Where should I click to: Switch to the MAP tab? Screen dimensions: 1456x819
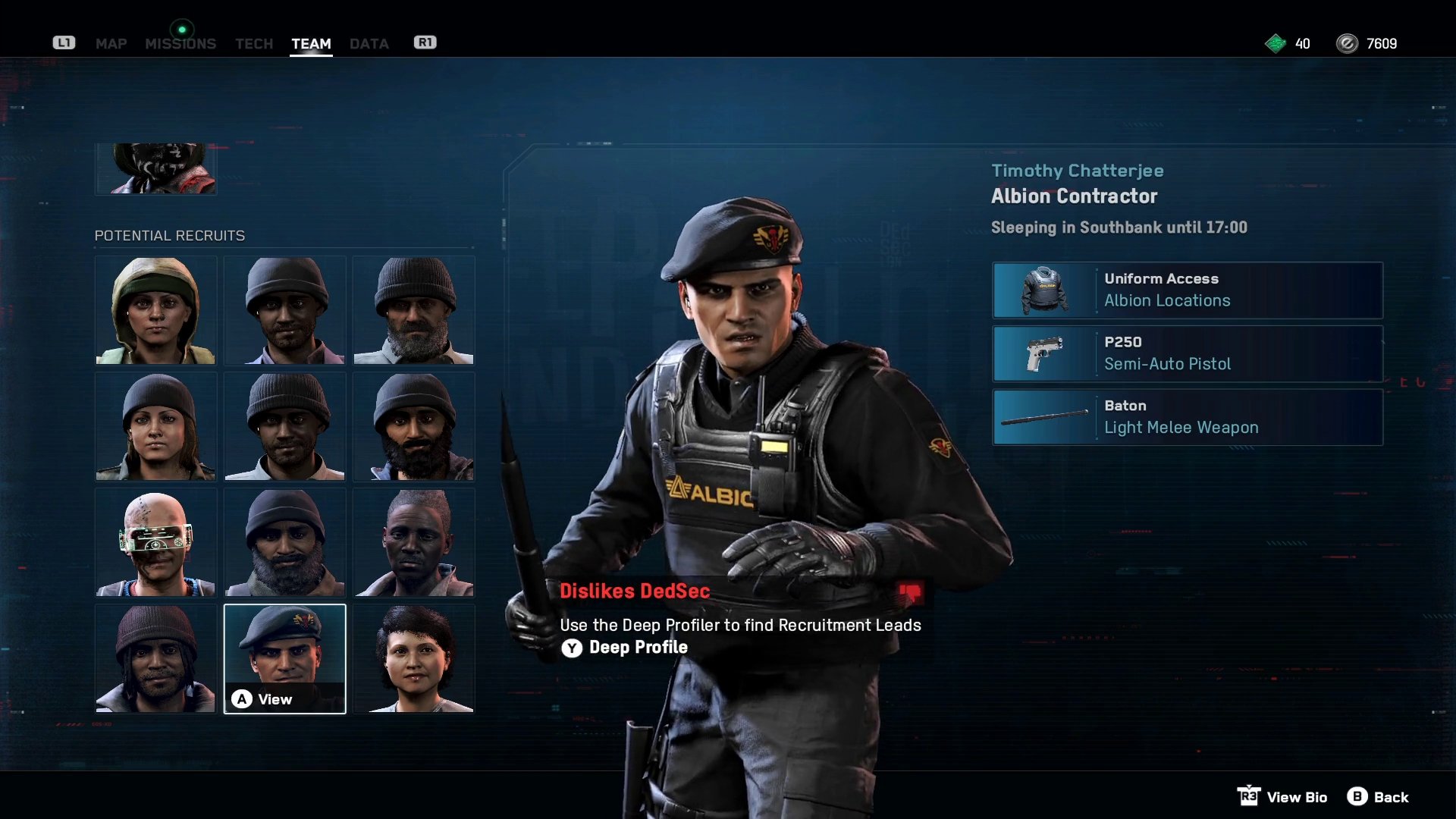(x=111, y=44)
